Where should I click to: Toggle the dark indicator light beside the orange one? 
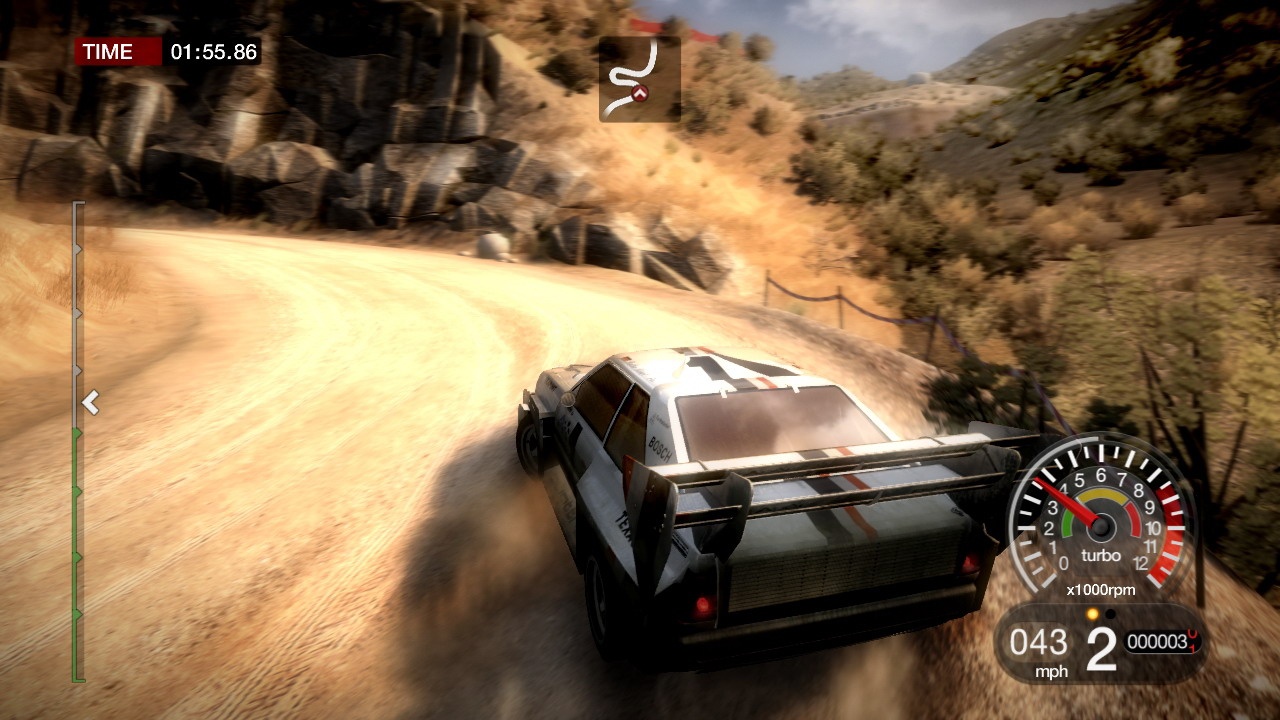coord(1110,613)
